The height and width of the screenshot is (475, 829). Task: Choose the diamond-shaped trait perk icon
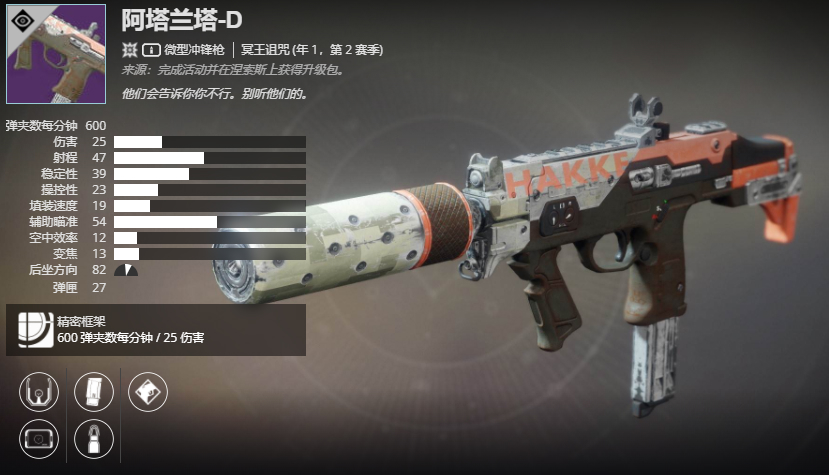[x=149, y=390]
